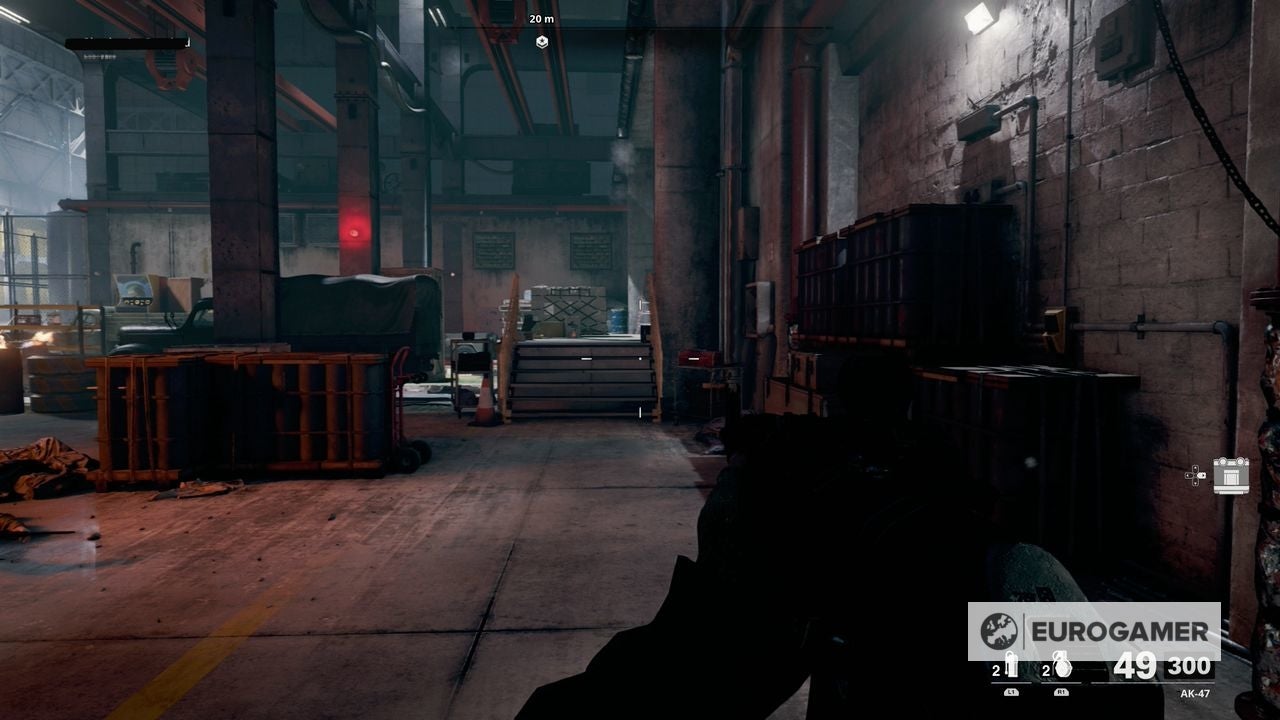
Task: Click the d-pad right prompt icon
Action: click(1203, 475)
